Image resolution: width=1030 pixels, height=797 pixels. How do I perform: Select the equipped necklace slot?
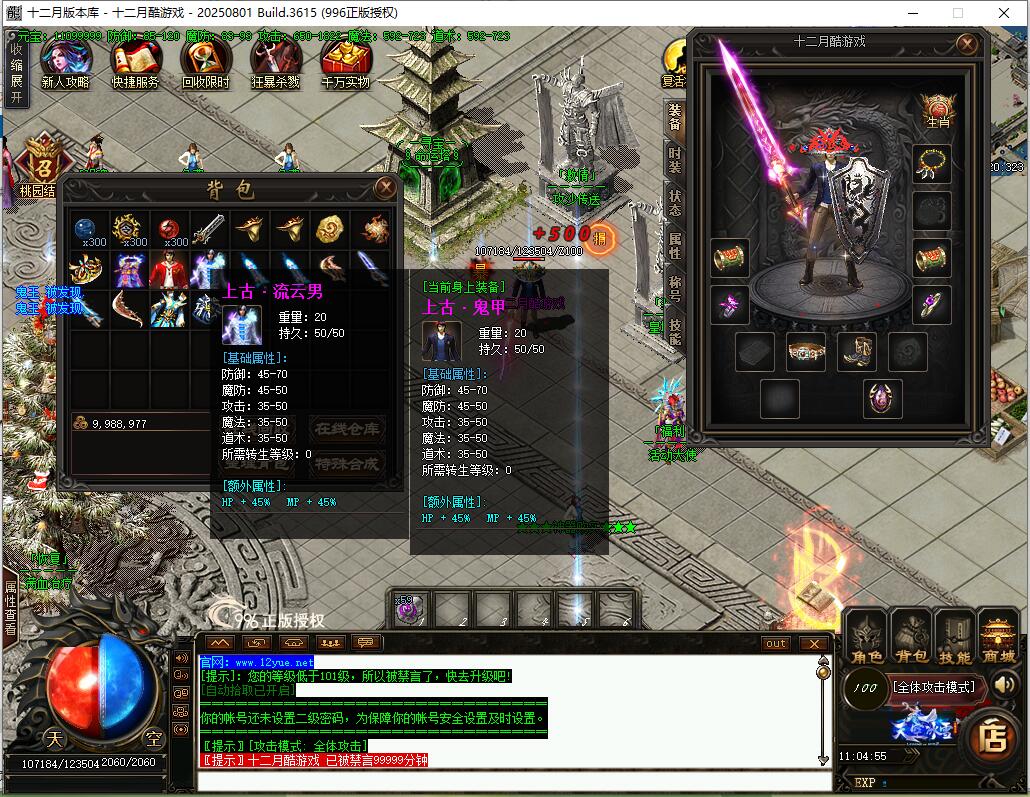[x=931, y=164]
